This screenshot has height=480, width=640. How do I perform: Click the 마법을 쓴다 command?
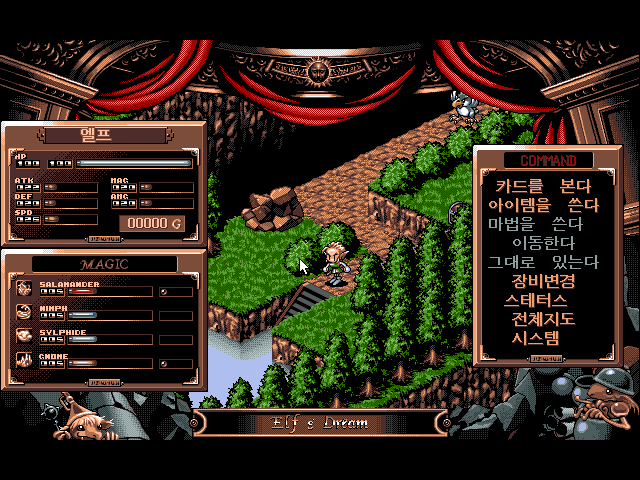click(x=543, y=224)
